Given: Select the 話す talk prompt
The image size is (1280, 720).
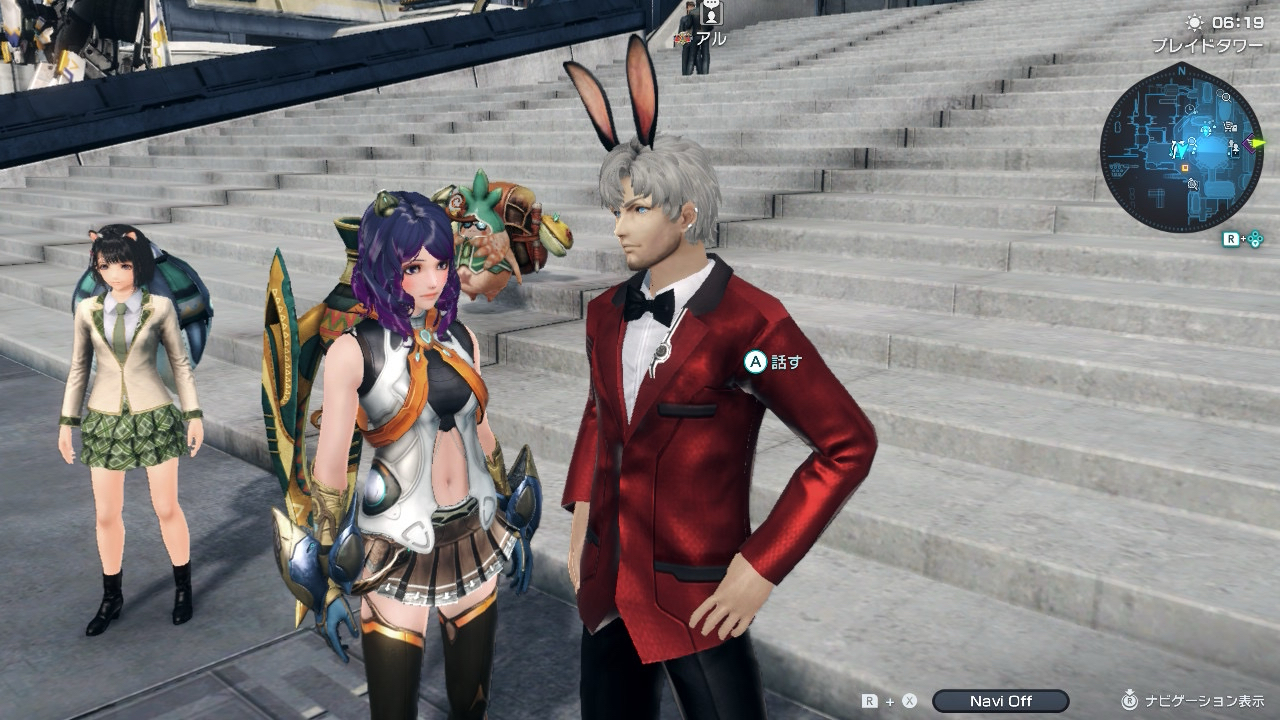Looking at the screenshot, I should 773,362.
